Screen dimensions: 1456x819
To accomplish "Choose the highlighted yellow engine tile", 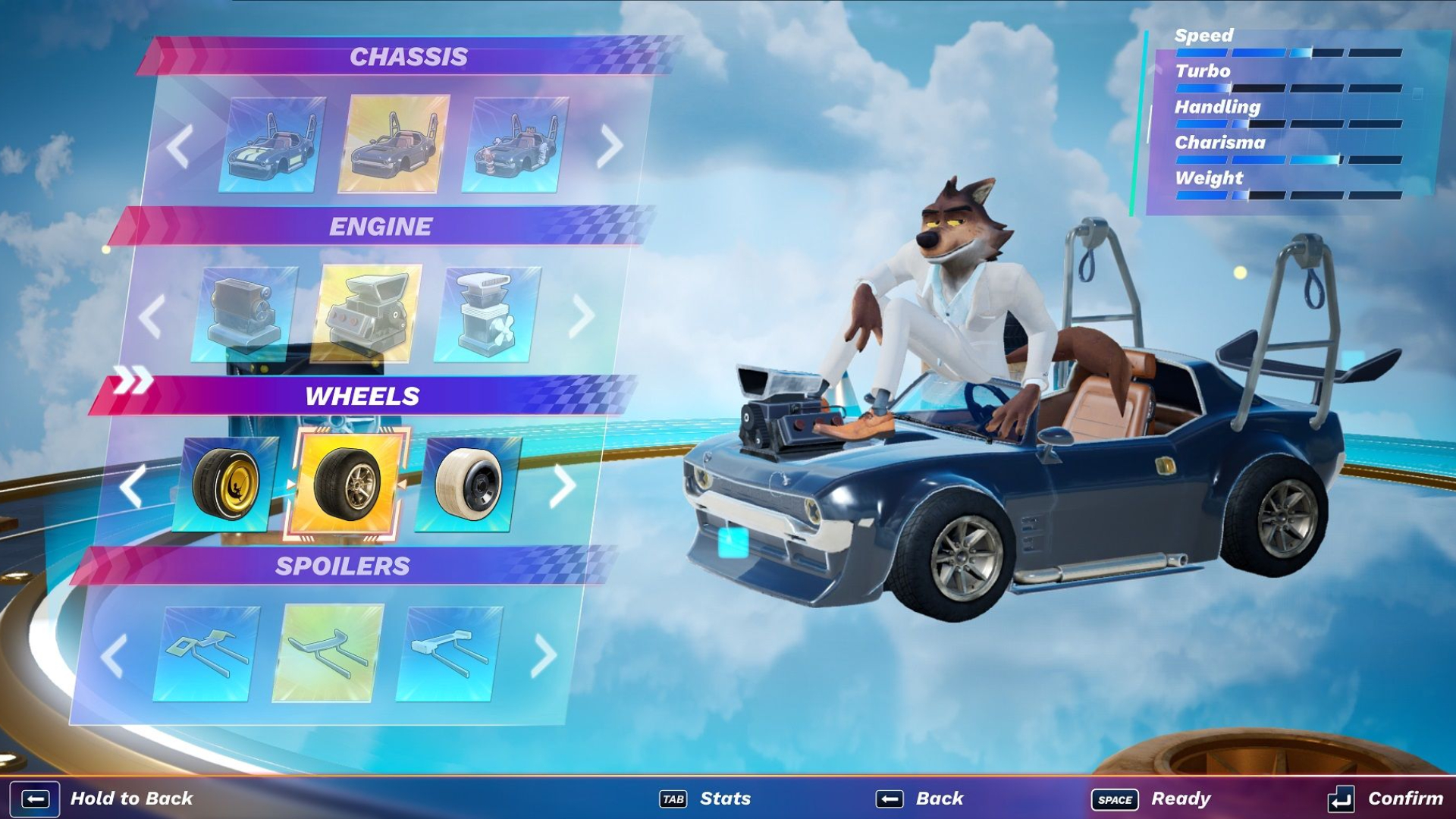I will tap(369, 314).
